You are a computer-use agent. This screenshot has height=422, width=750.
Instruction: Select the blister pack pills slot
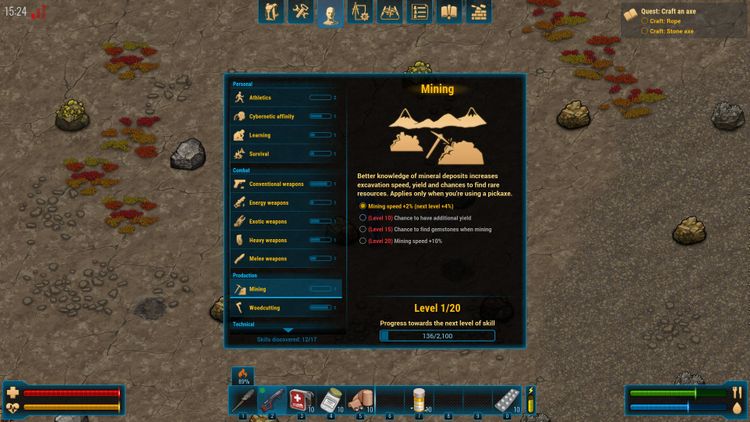507,400
